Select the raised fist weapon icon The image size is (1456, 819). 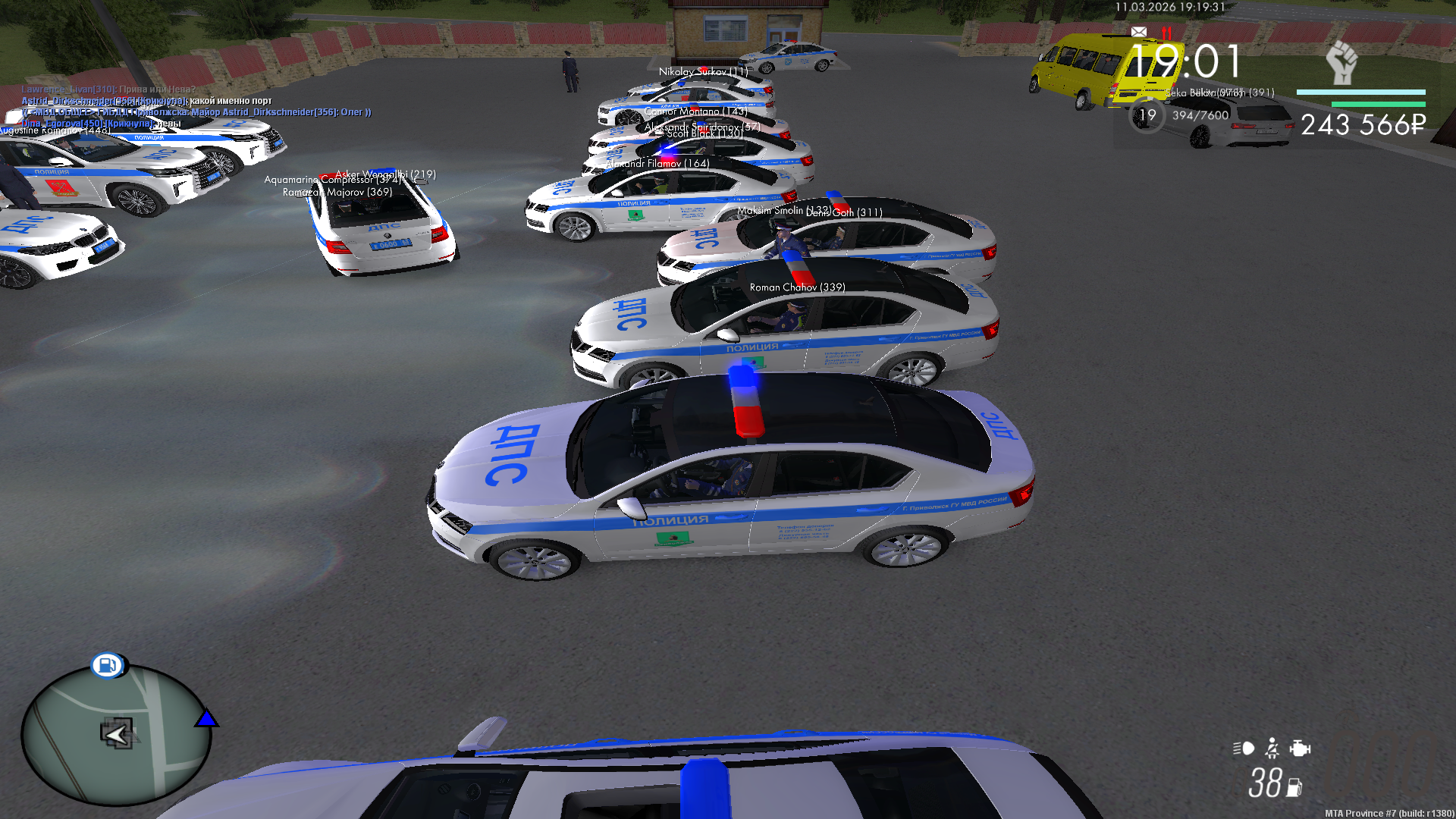(1342, 63)
